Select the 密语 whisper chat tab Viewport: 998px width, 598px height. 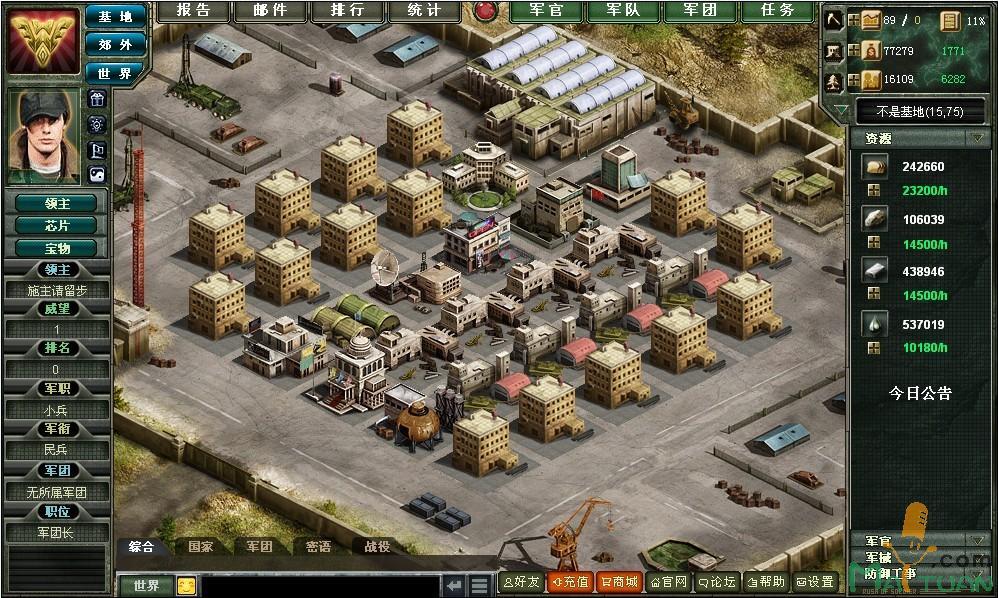pyautogui.click(x=318, y=547)
